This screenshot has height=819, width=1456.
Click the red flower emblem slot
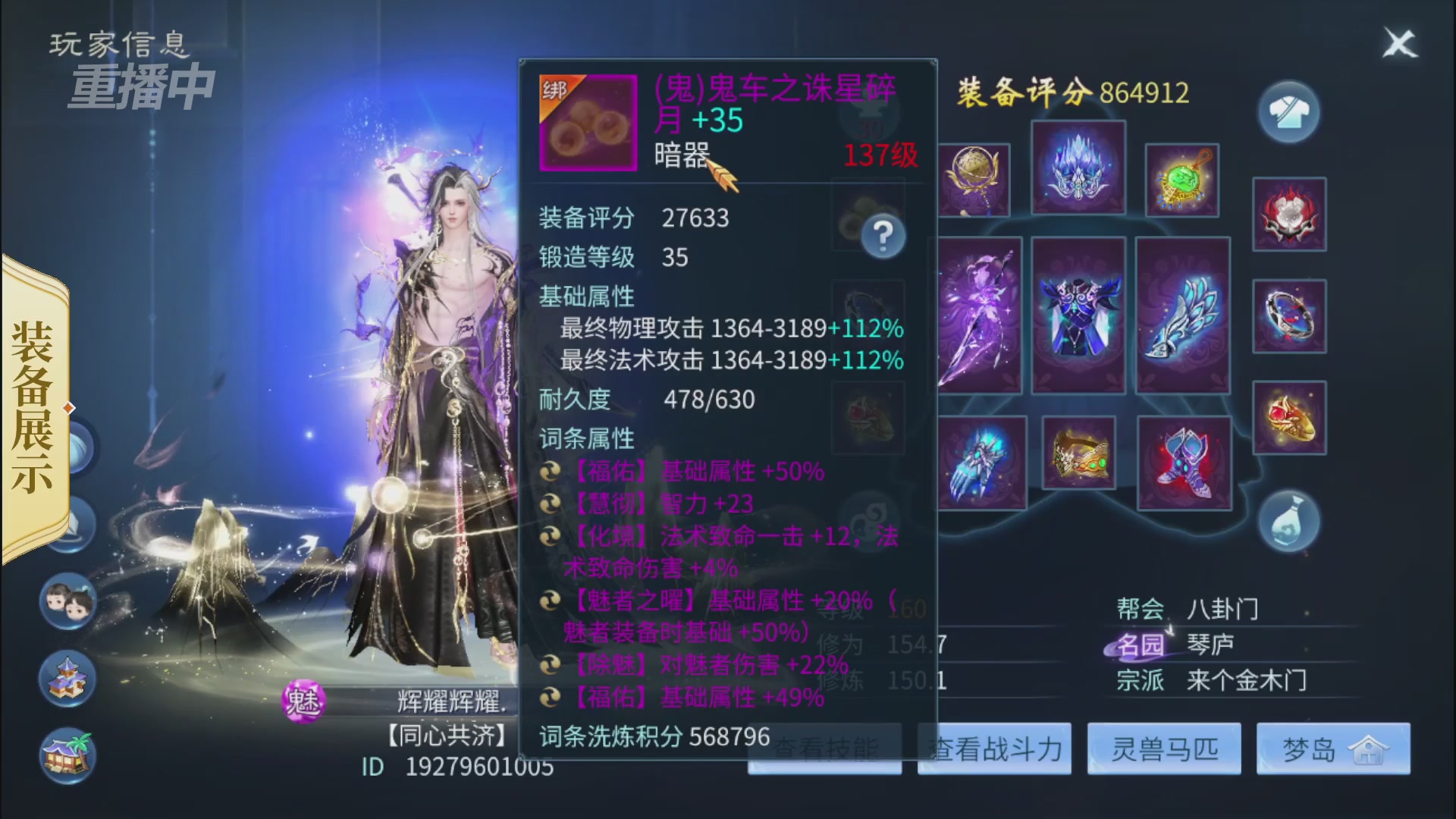pyautogui.click(x=1289, y=215)
